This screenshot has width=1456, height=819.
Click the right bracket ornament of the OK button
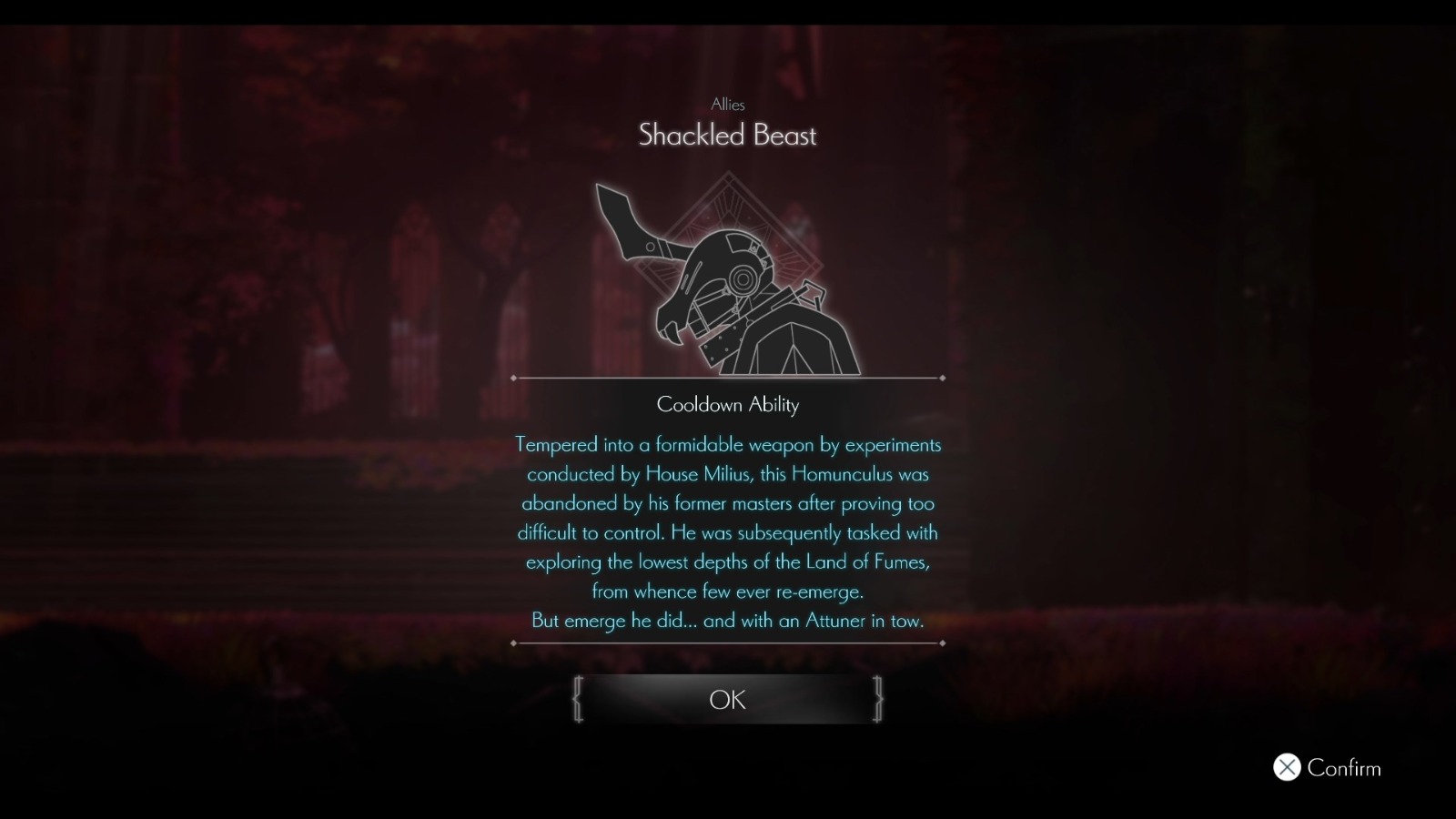[x=876, y=700]
